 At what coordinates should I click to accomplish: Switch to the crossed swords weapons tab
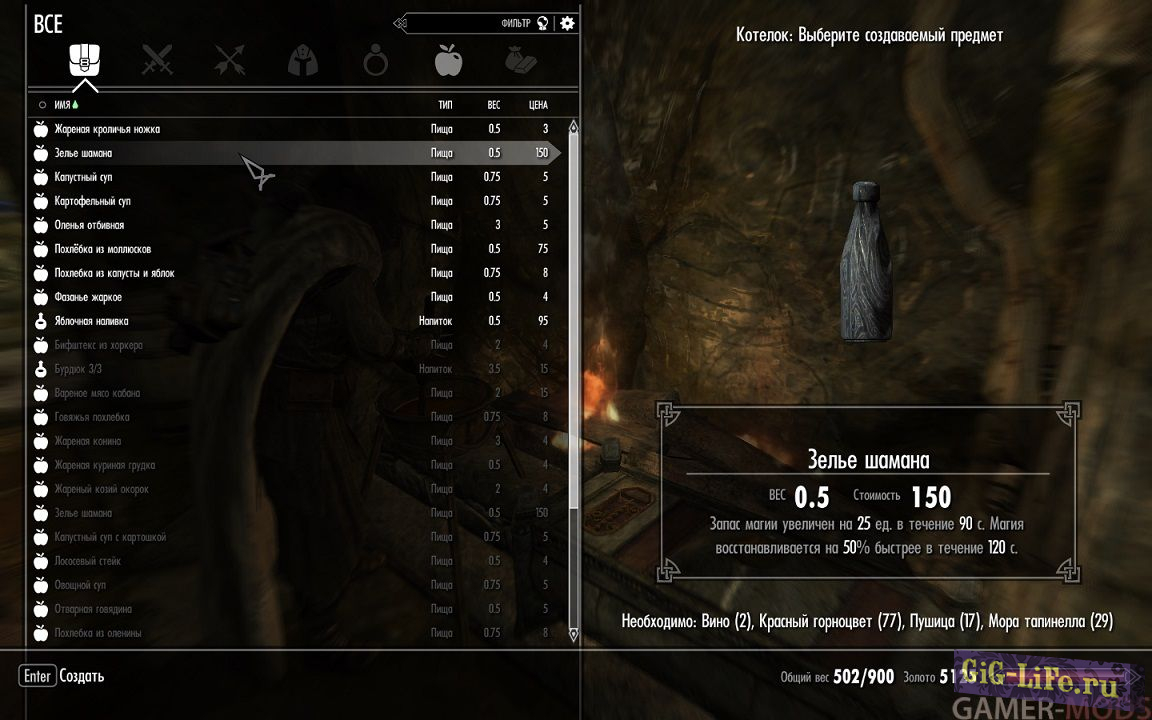[x=157, y=61]
